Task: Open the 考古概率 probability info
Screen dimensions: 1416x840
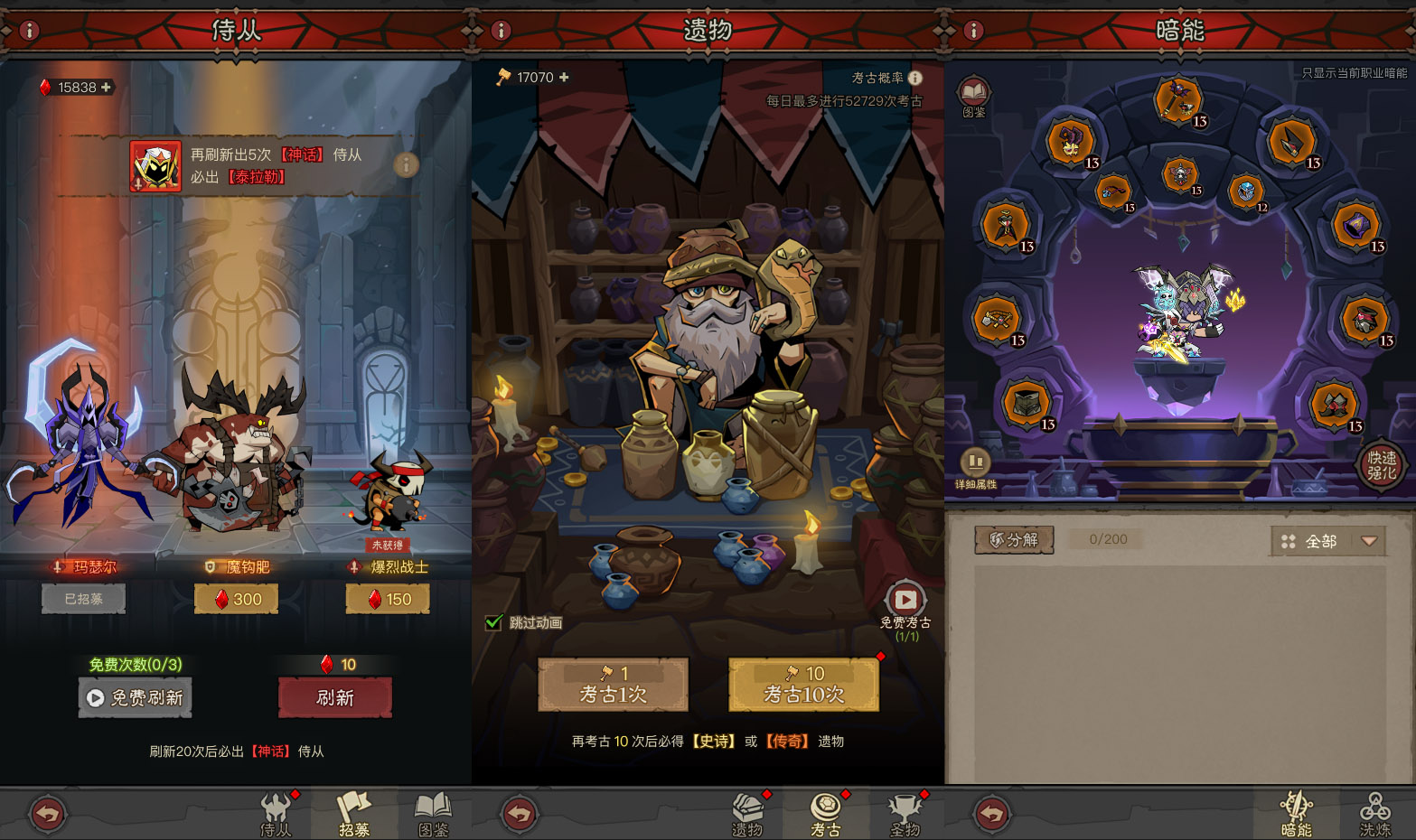Action: click(914, 78)
